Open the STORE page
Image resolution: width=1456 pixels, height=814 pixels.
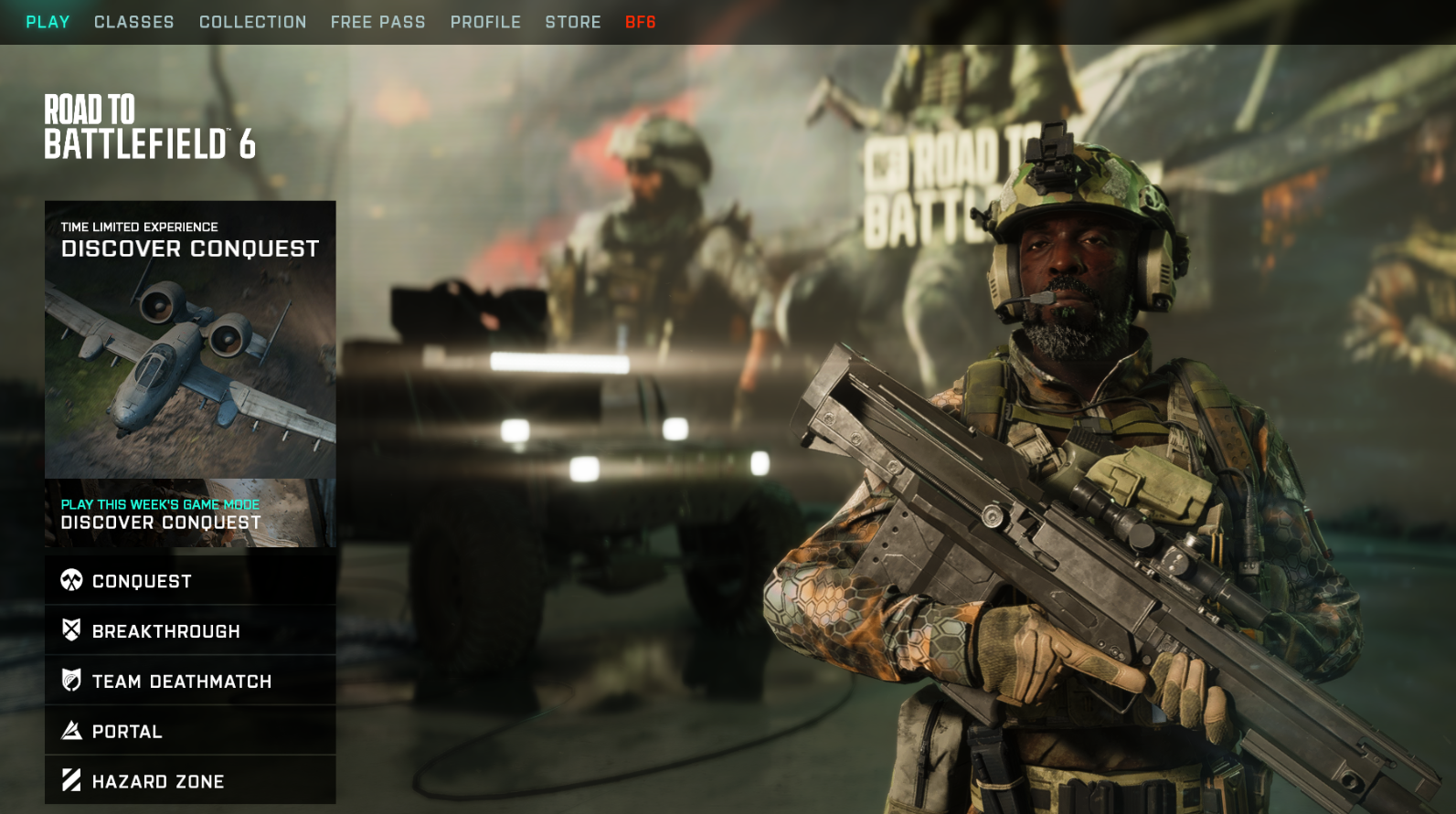pos(574,22)
